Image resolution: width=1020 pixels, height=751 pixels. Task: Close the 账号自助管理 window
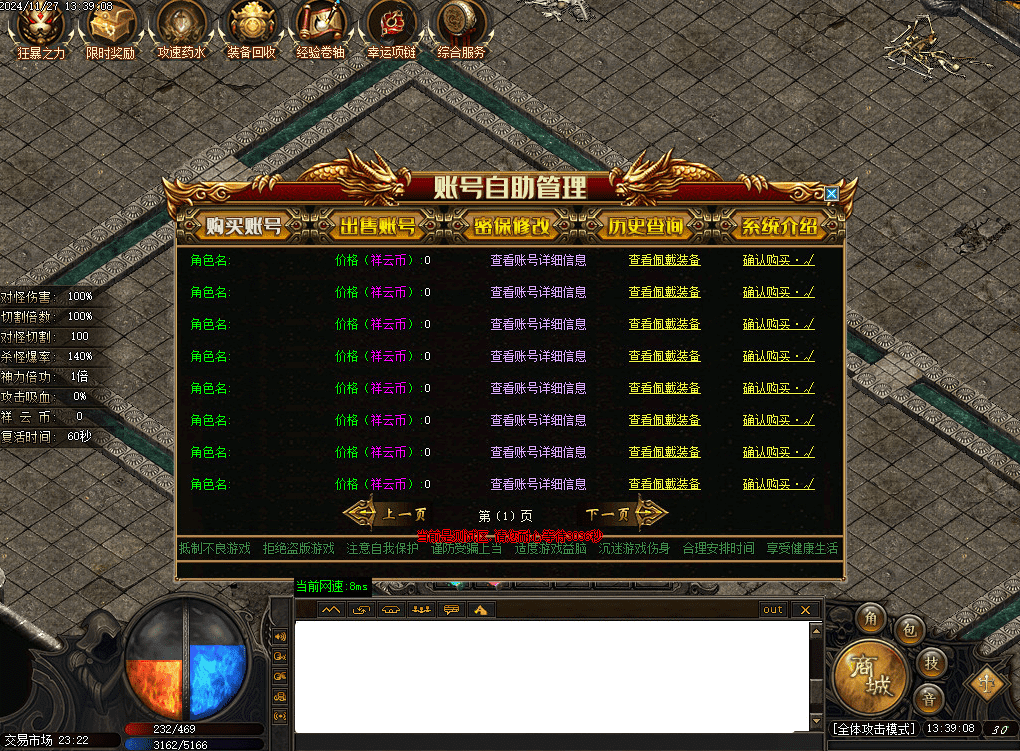(x=831, y=194)
